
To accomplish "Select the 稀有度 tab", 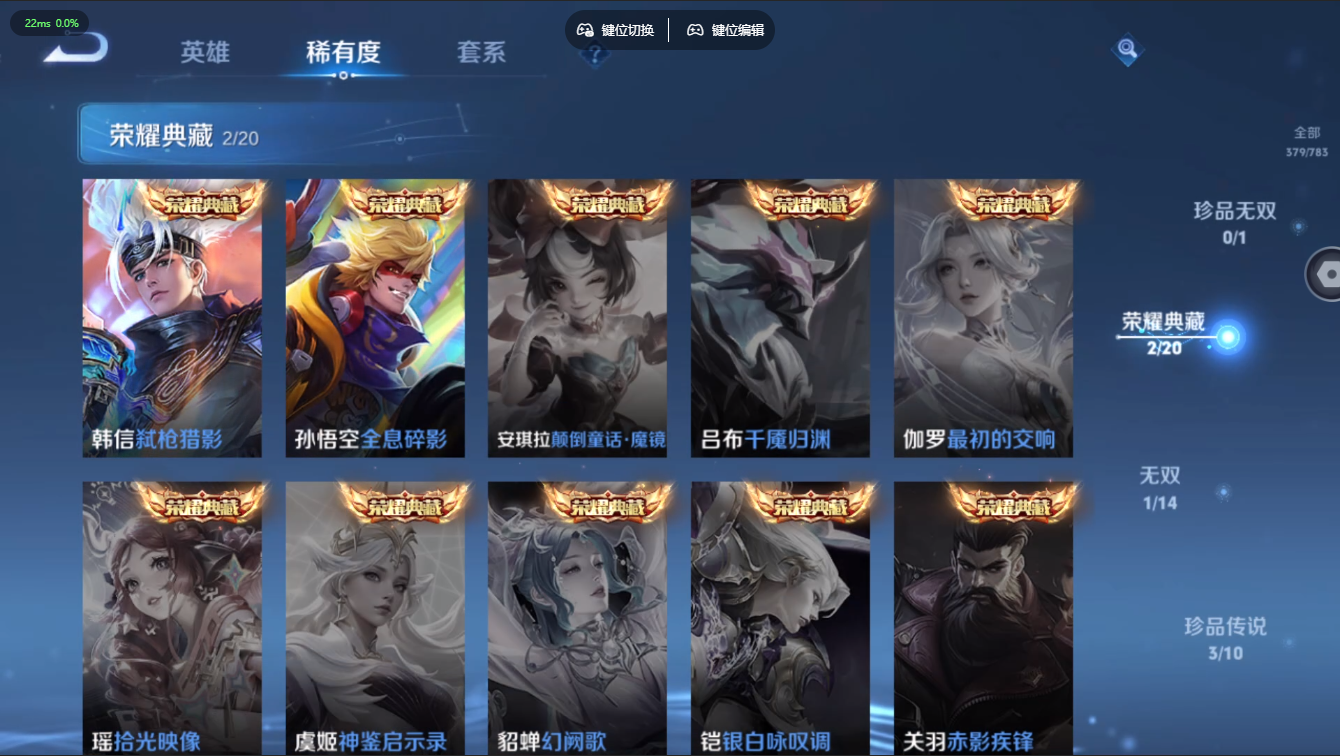I will (343, 54).
